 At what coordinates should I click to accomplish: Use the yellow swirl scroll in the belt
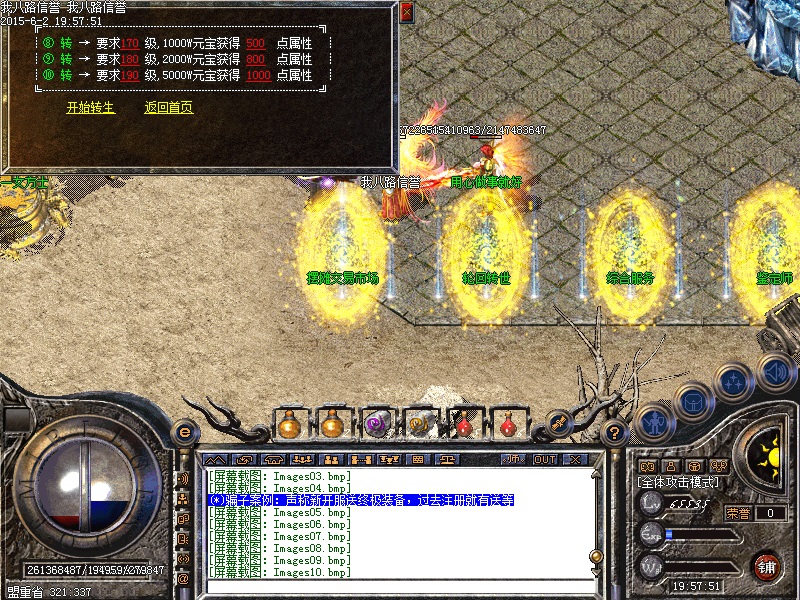[420, 423]
